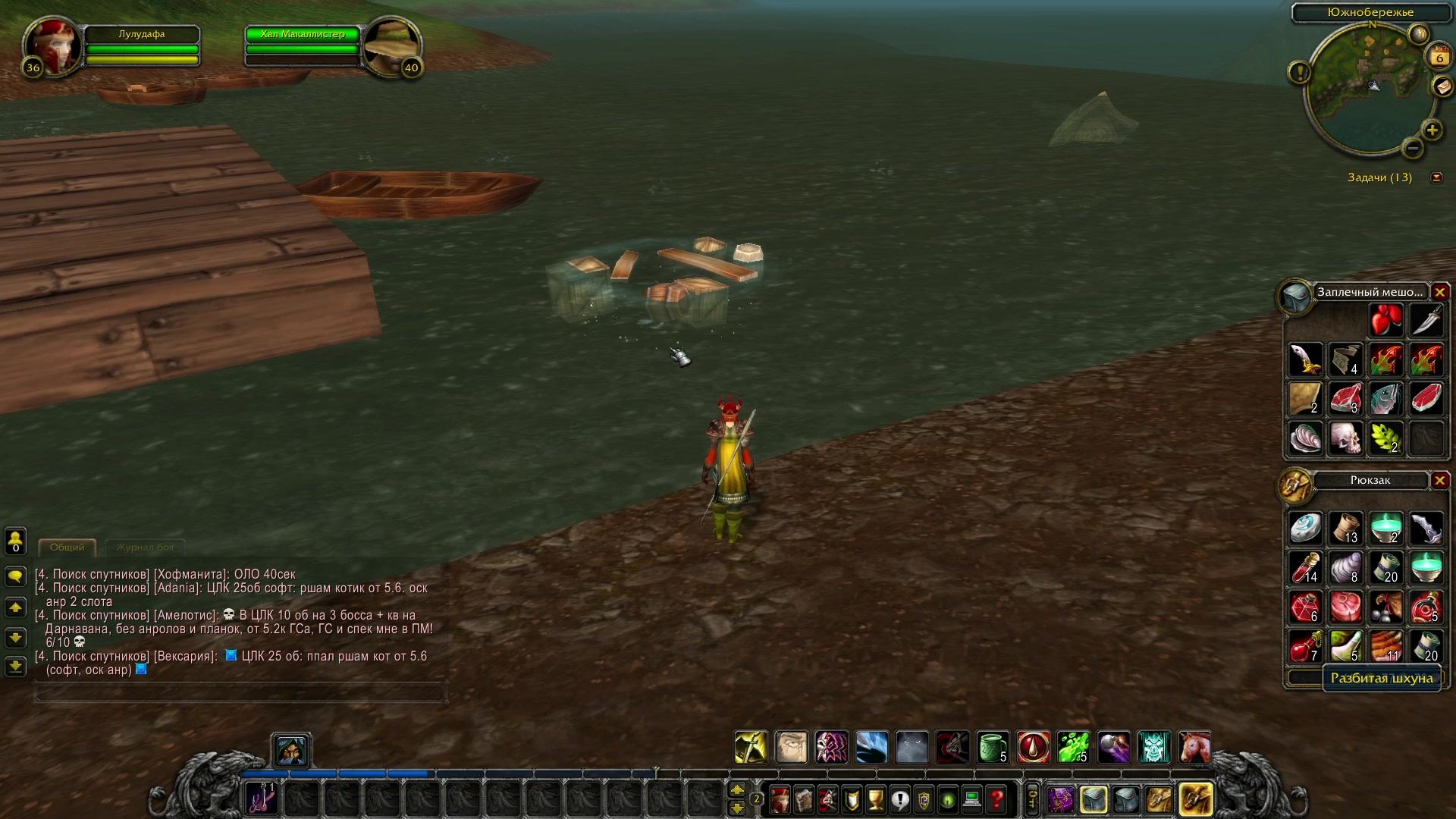The width and height of the screenshot is (1456, 819).
Task: Open the keyring key button
Action: (x=1032, y=799)
